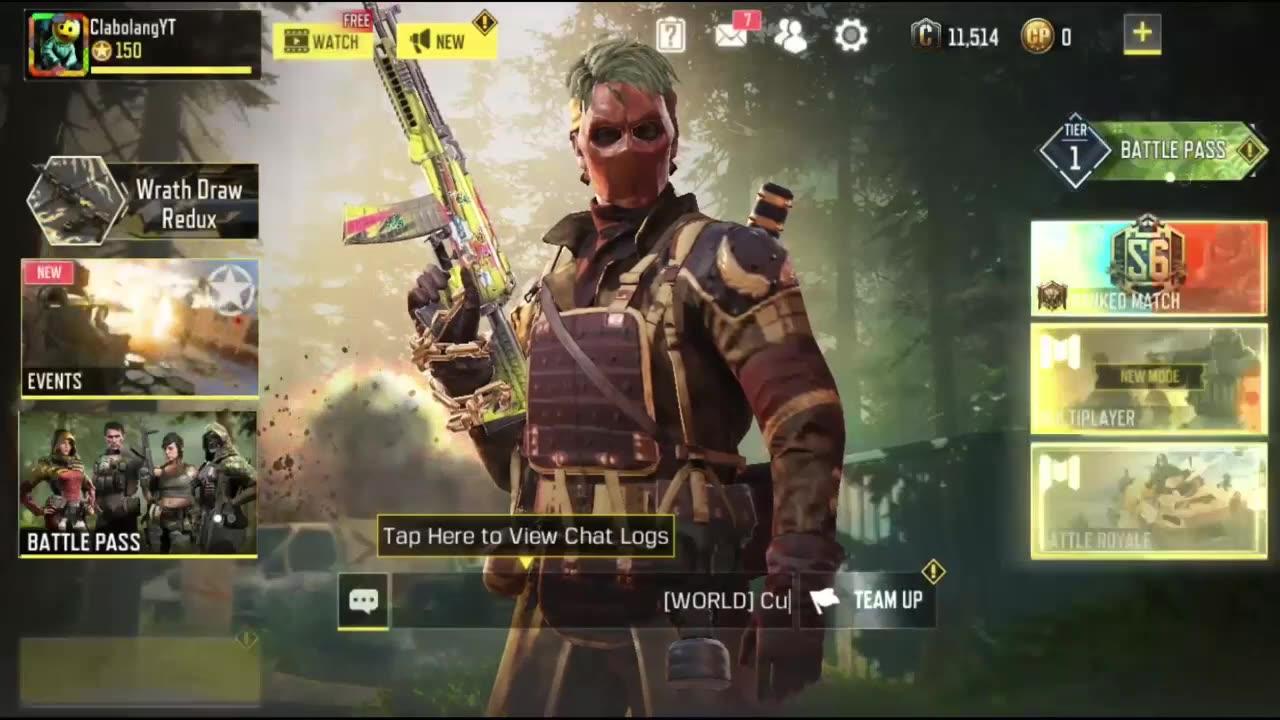
Task: Open the CP purchase plus dropdown
Action: (x=1142, y=32)
